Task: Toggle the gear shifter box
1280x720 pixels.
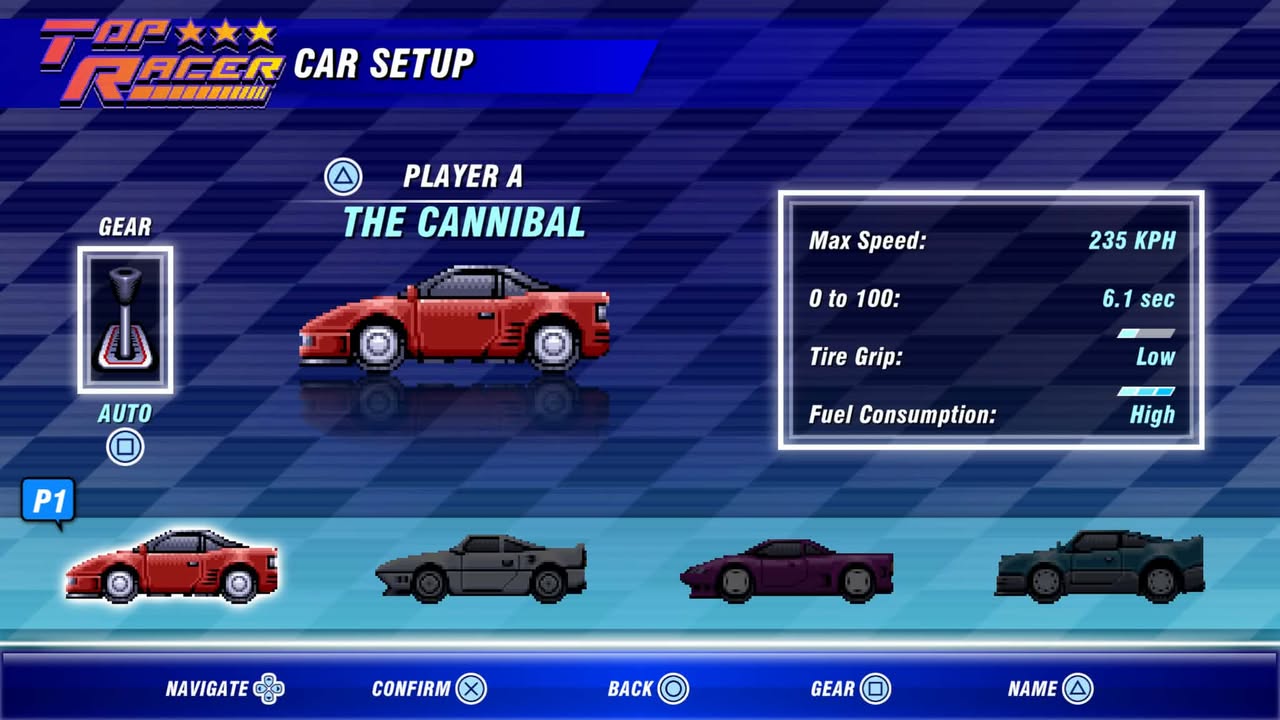Action: click(125, 320)
